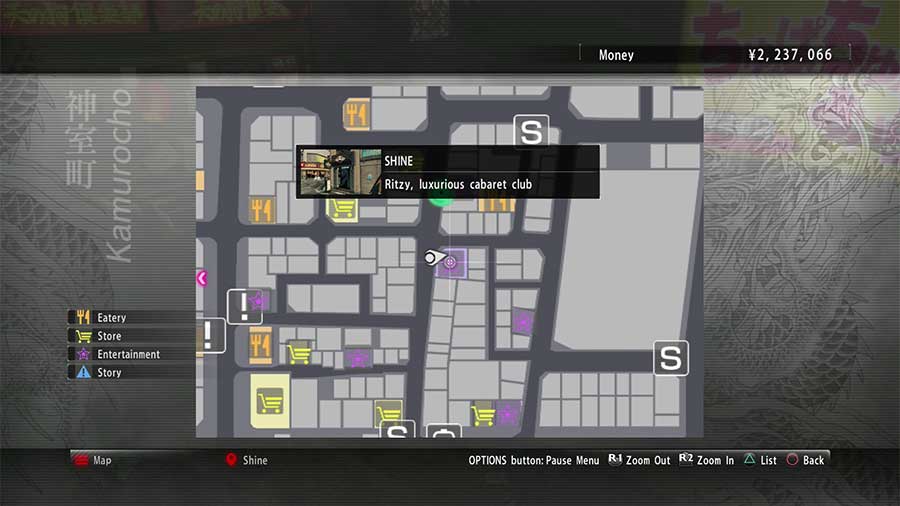The image size is (900, 506).
Task: Select the highlighted Shine marker under the cursor
Action: (450, 262)
